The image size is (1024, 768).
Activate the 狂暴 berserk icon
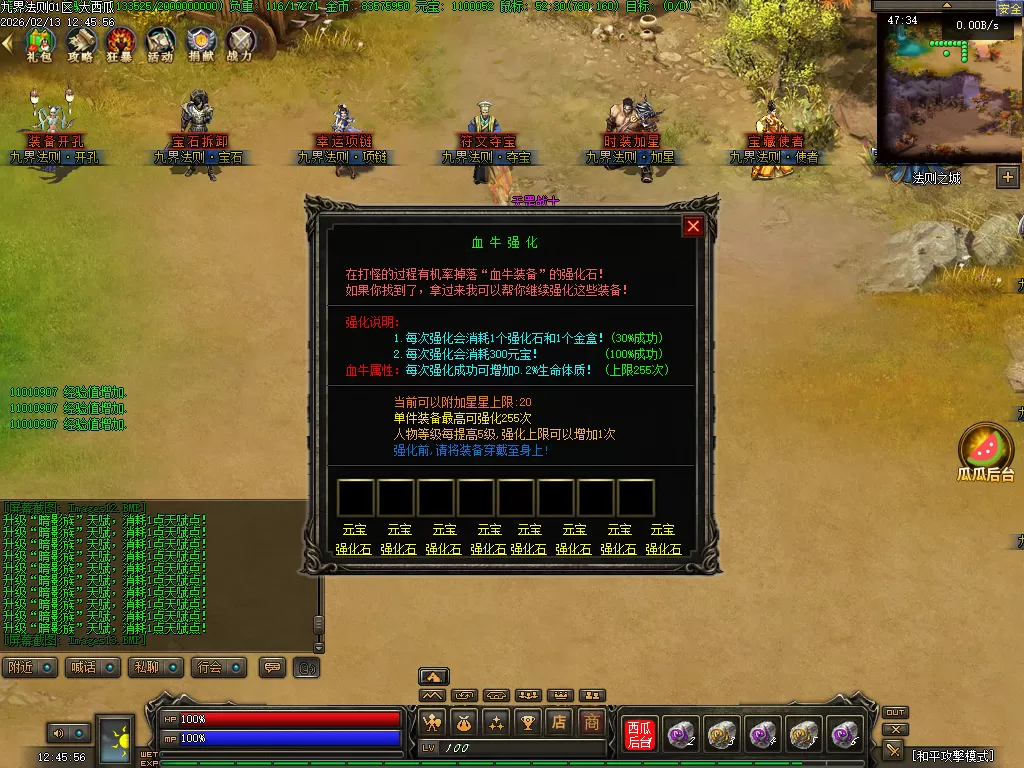tap(120, 44)
